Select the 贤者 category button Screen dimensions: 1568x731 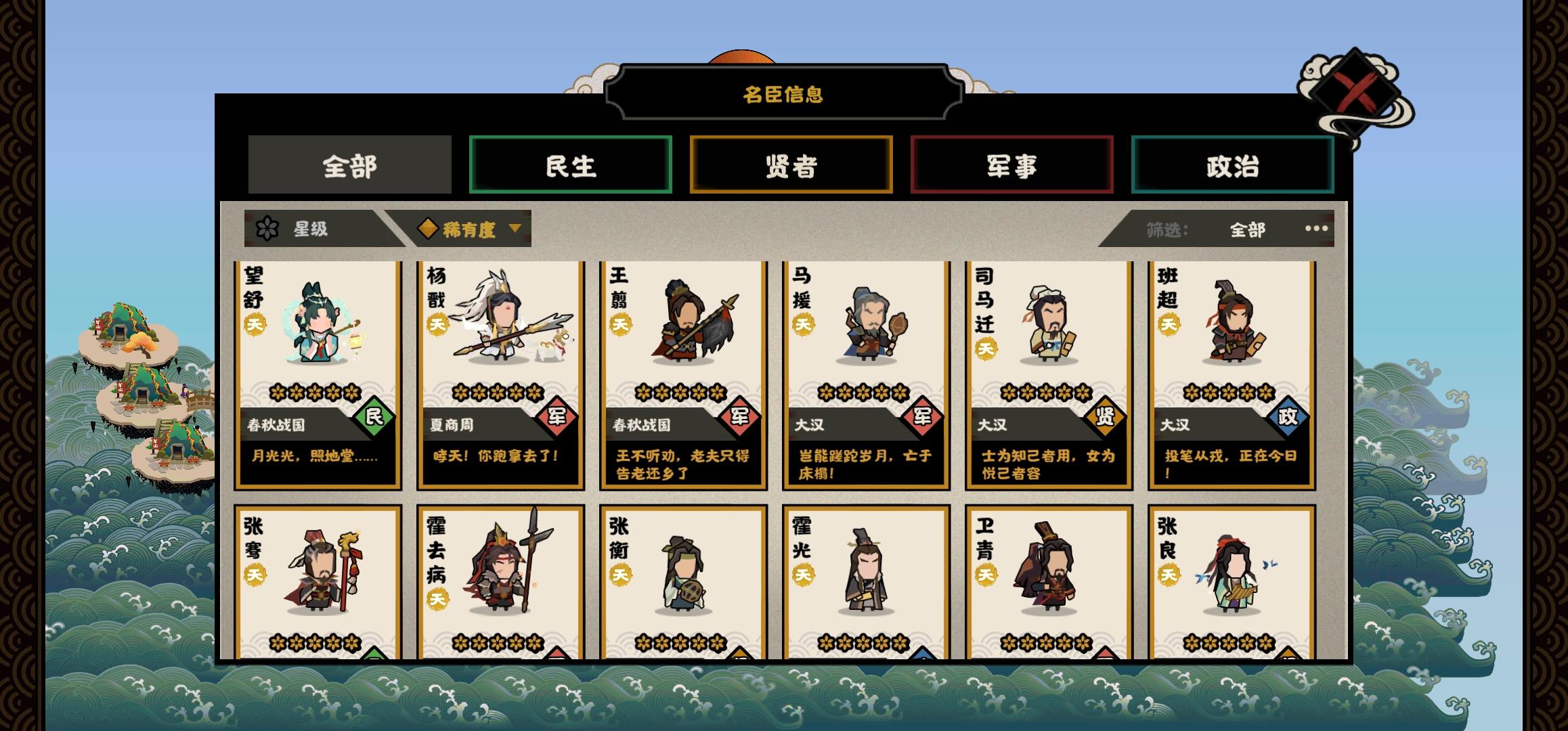pos(791,164)
